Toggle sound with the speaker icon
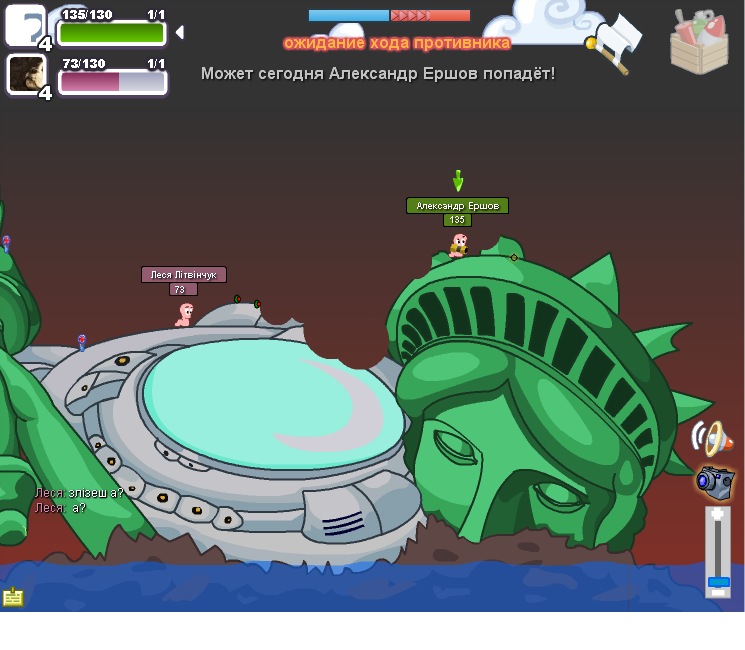Screen dimensions: 745x650 (x=711, y=438)
